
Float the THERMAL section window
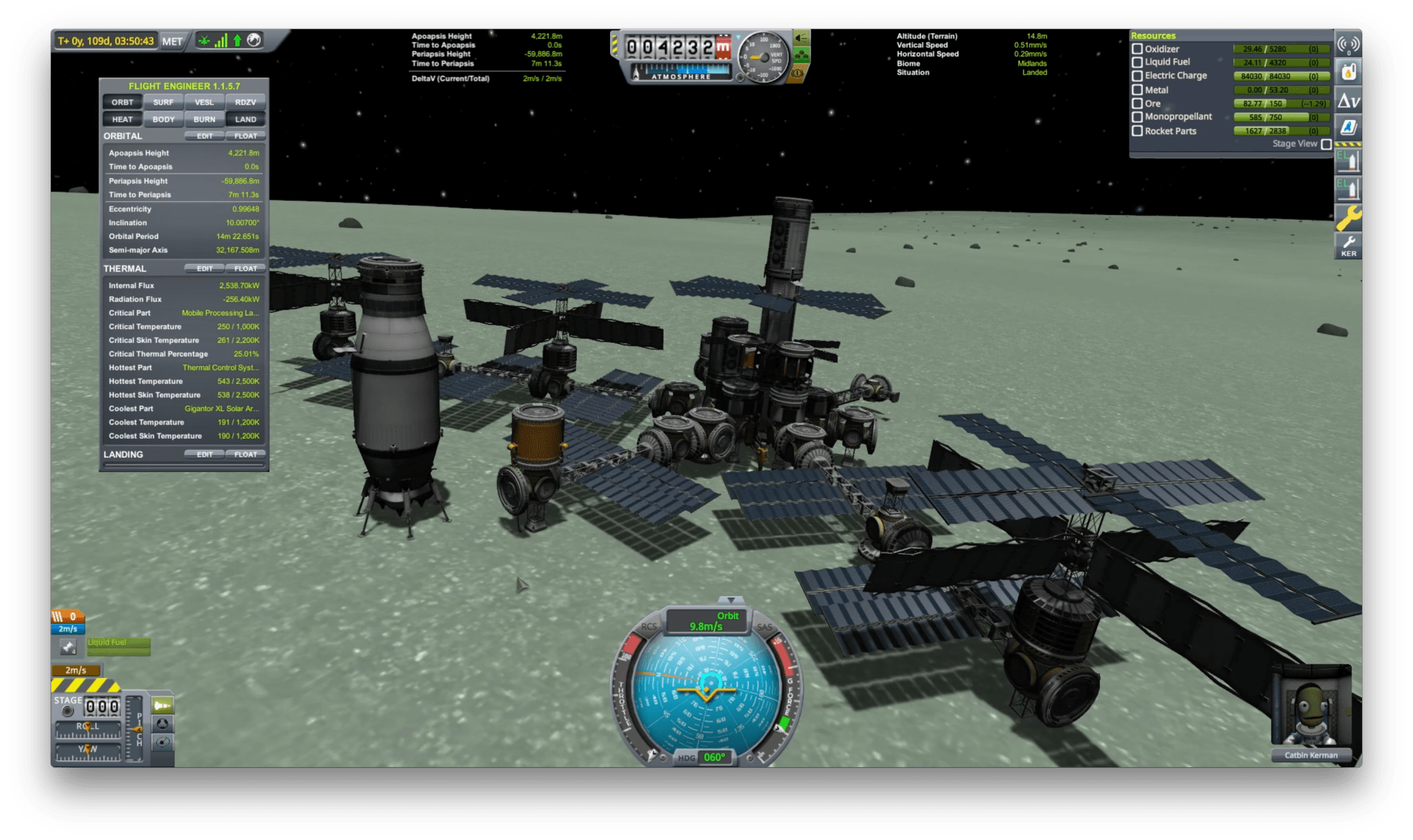[245, 268]
